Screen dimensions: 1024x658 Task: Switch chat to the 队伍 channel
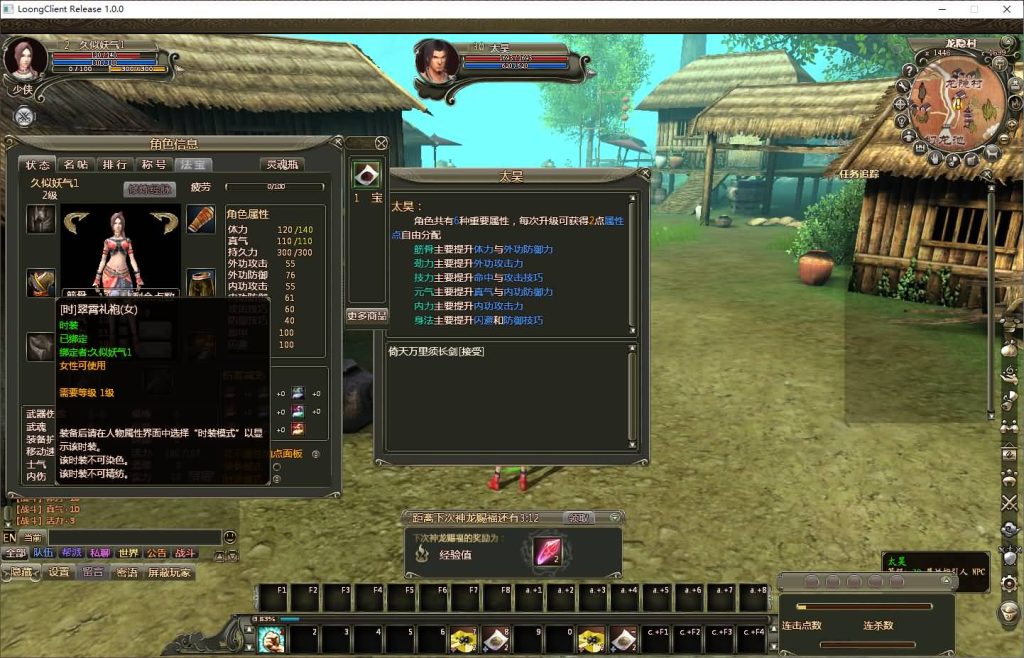pos(44,553)
